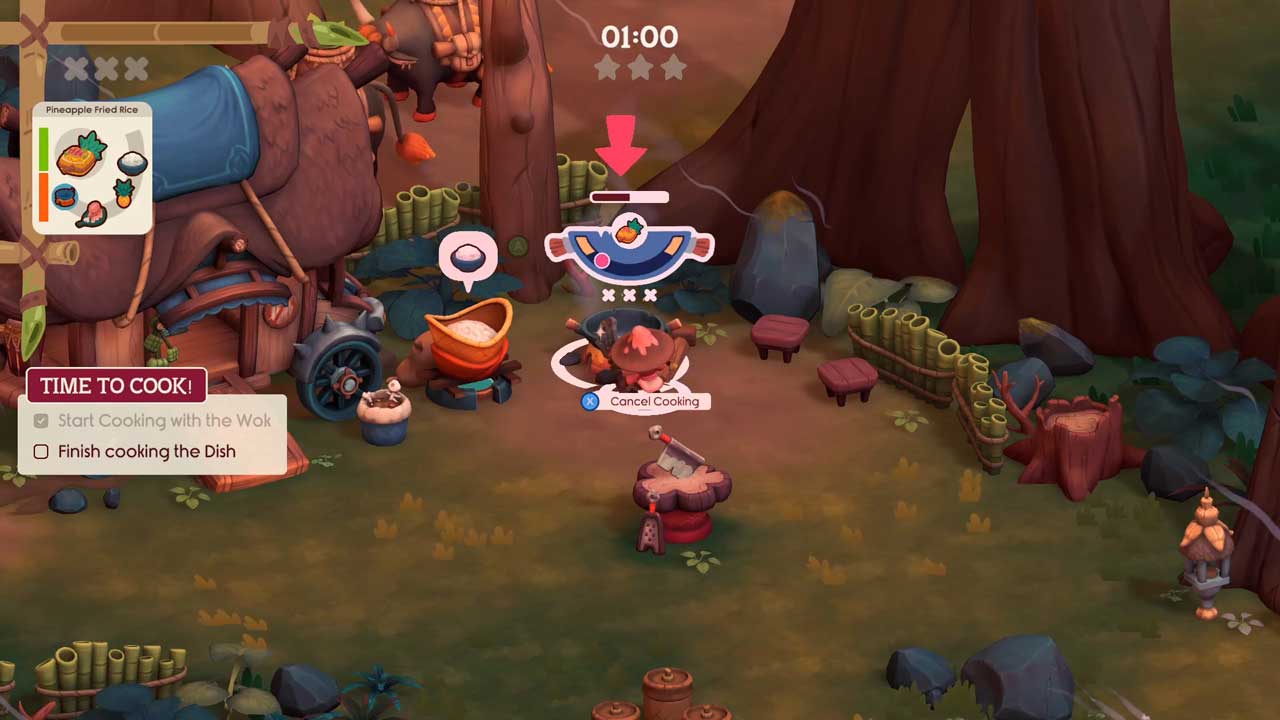This screenshot has width=1280, height=720.
Task: Select the Pineapple Fried Rice dish icon
Action: coord(81,154)
